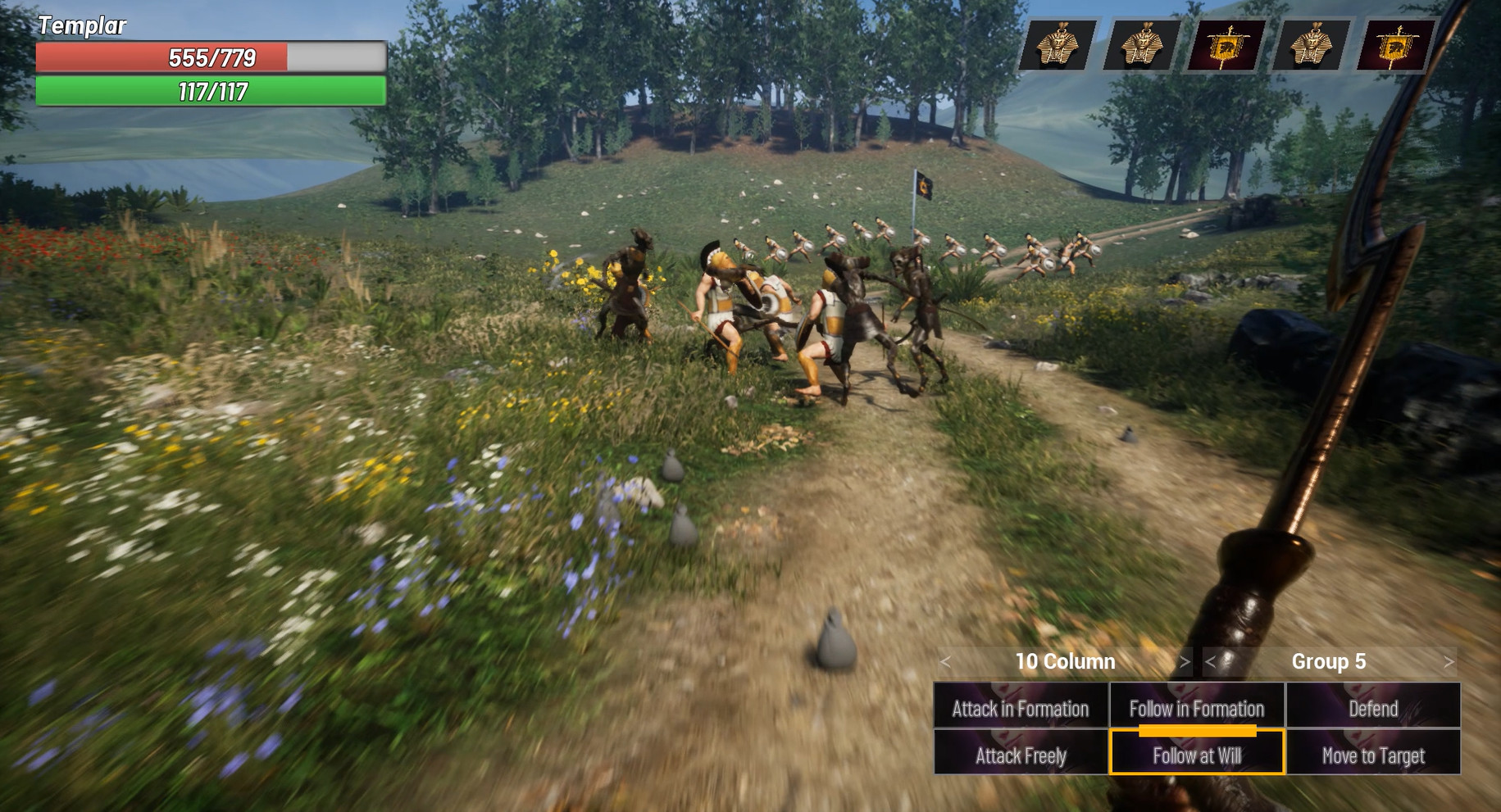The image size is (1501, 812).
Task: Activate the highlighted Follow at Will order
Action: 1196,755
